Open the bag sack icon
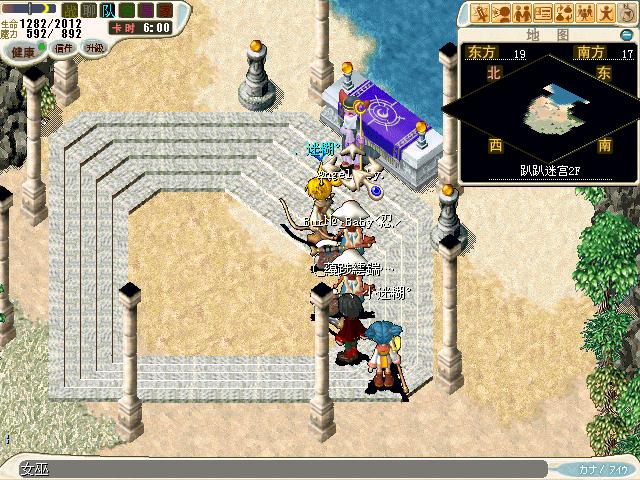This screenshot has height=480, width=640. [627, 13]
